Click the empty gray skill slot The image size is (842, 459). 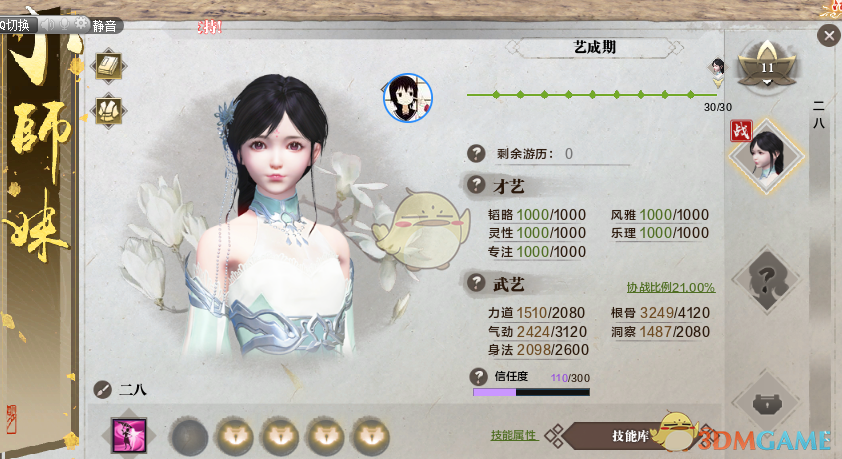[188, 435]
